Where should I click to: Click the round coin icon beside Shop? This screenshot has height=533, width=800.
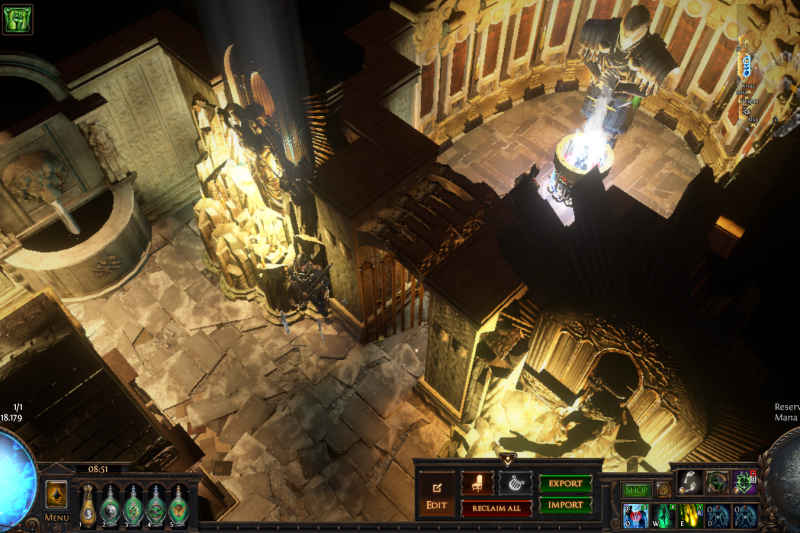[x=663, y=490]
